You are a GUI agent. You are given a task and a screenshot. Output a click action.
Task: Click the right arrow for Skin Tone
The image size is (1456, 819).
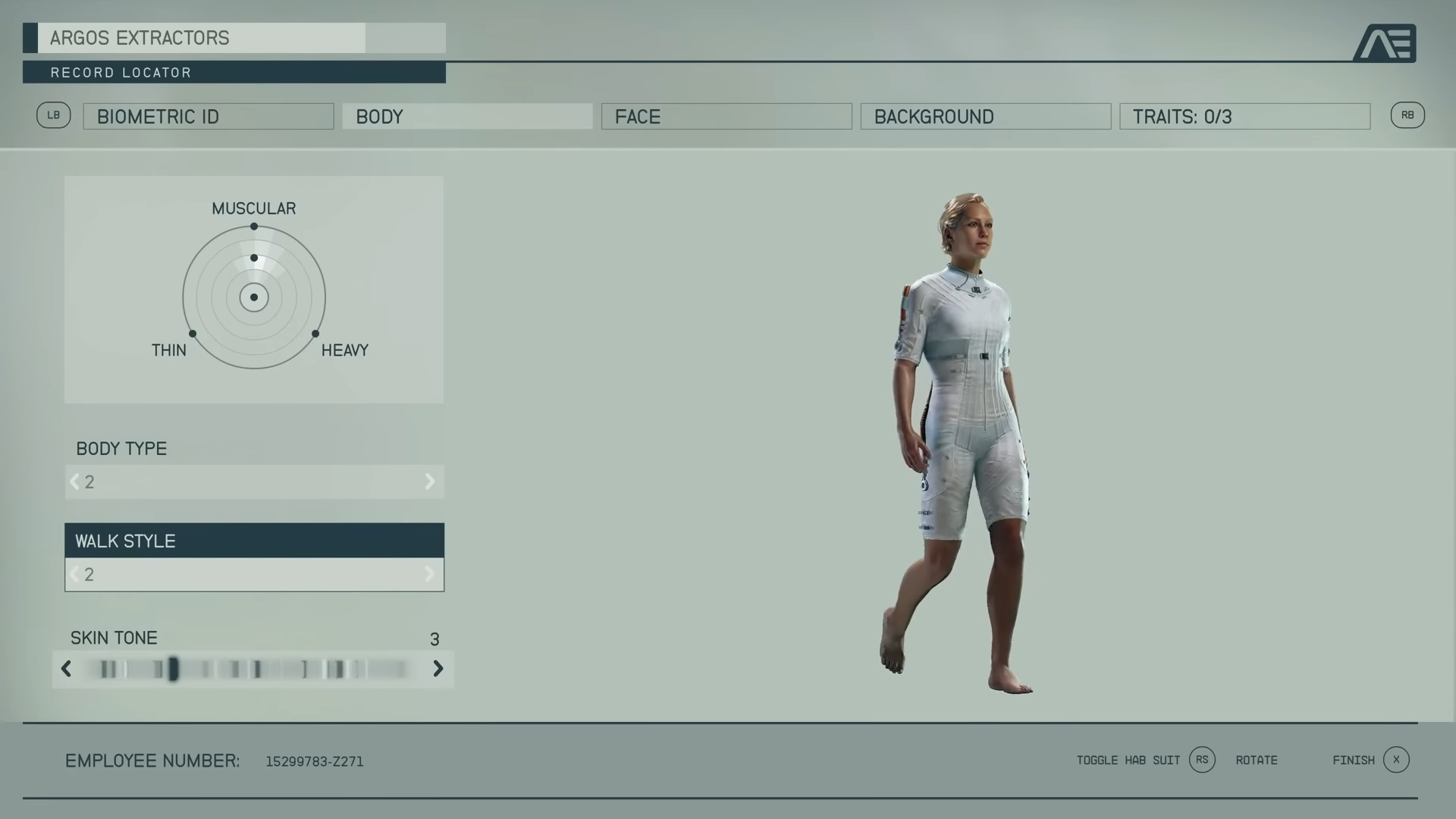pos(438,669)
